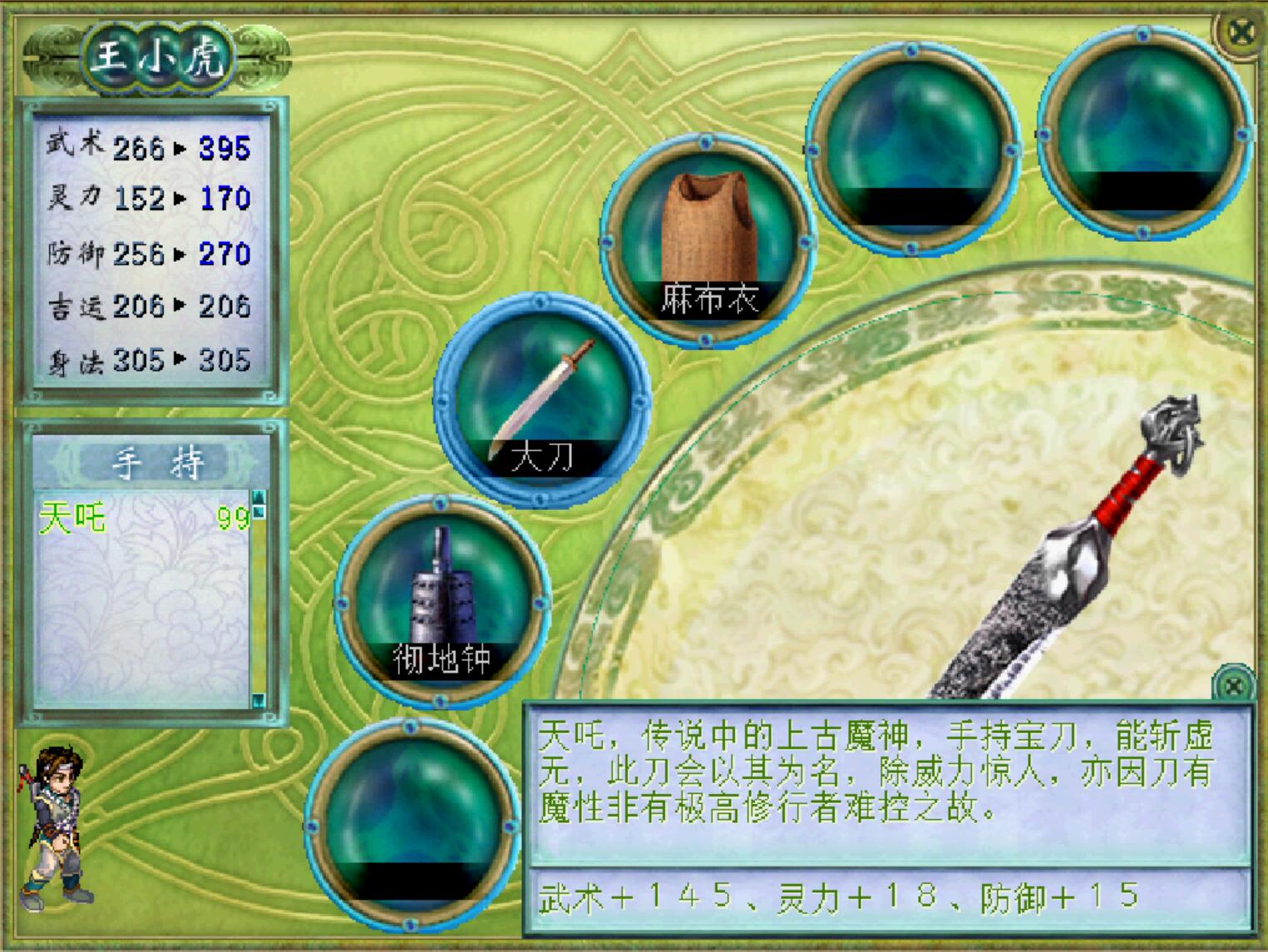The image size is (1268, 952).
Task: Close the 天吒 item description panel
Action: [x=1233, y=686]
